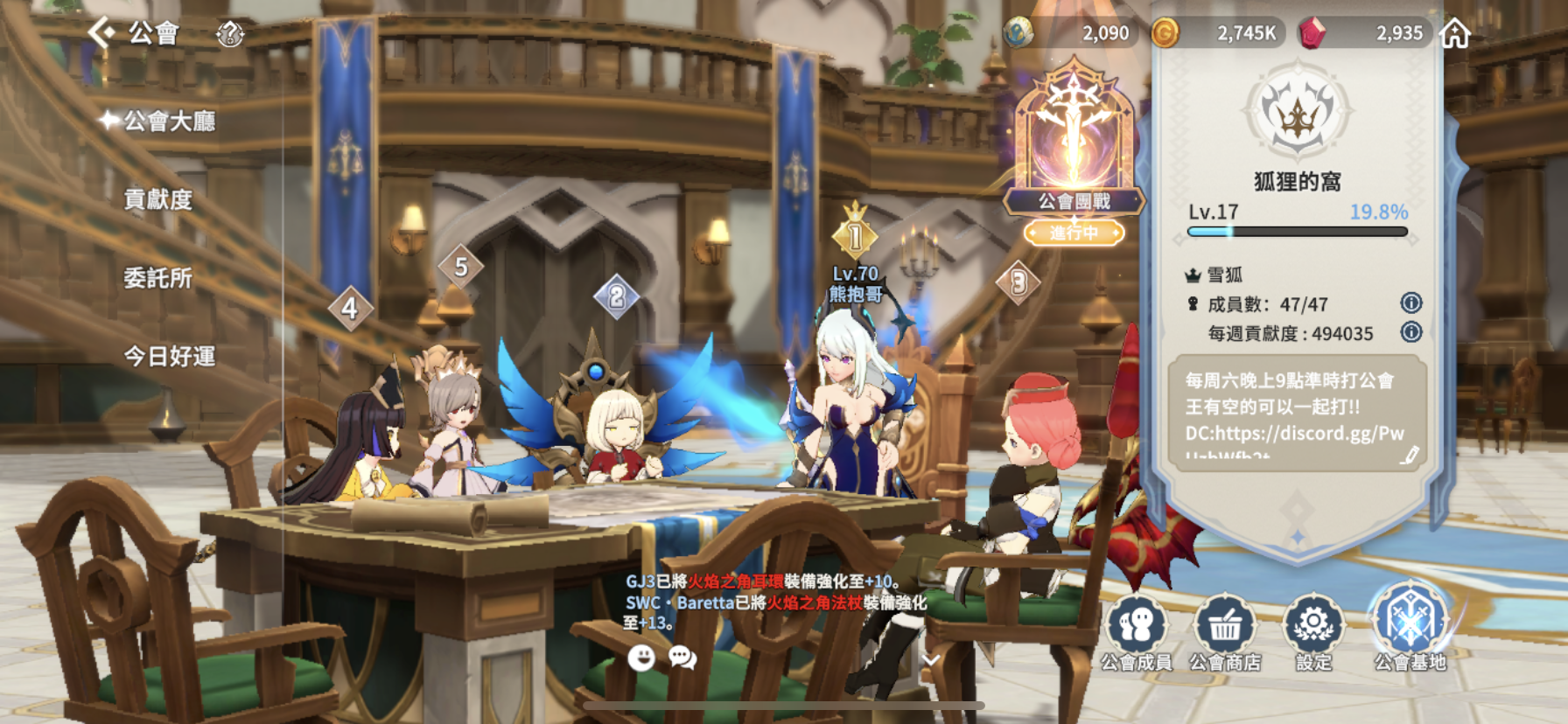Open the guild help question mark icon
Screen dimensions: 1568x724
230,34
